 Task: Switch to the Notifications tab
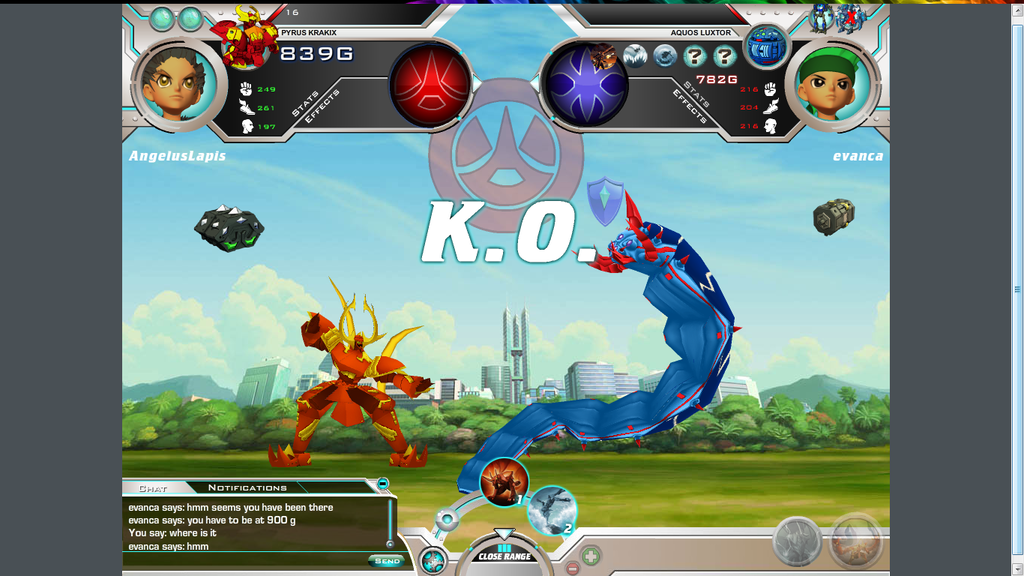click(x=247, y=488)
